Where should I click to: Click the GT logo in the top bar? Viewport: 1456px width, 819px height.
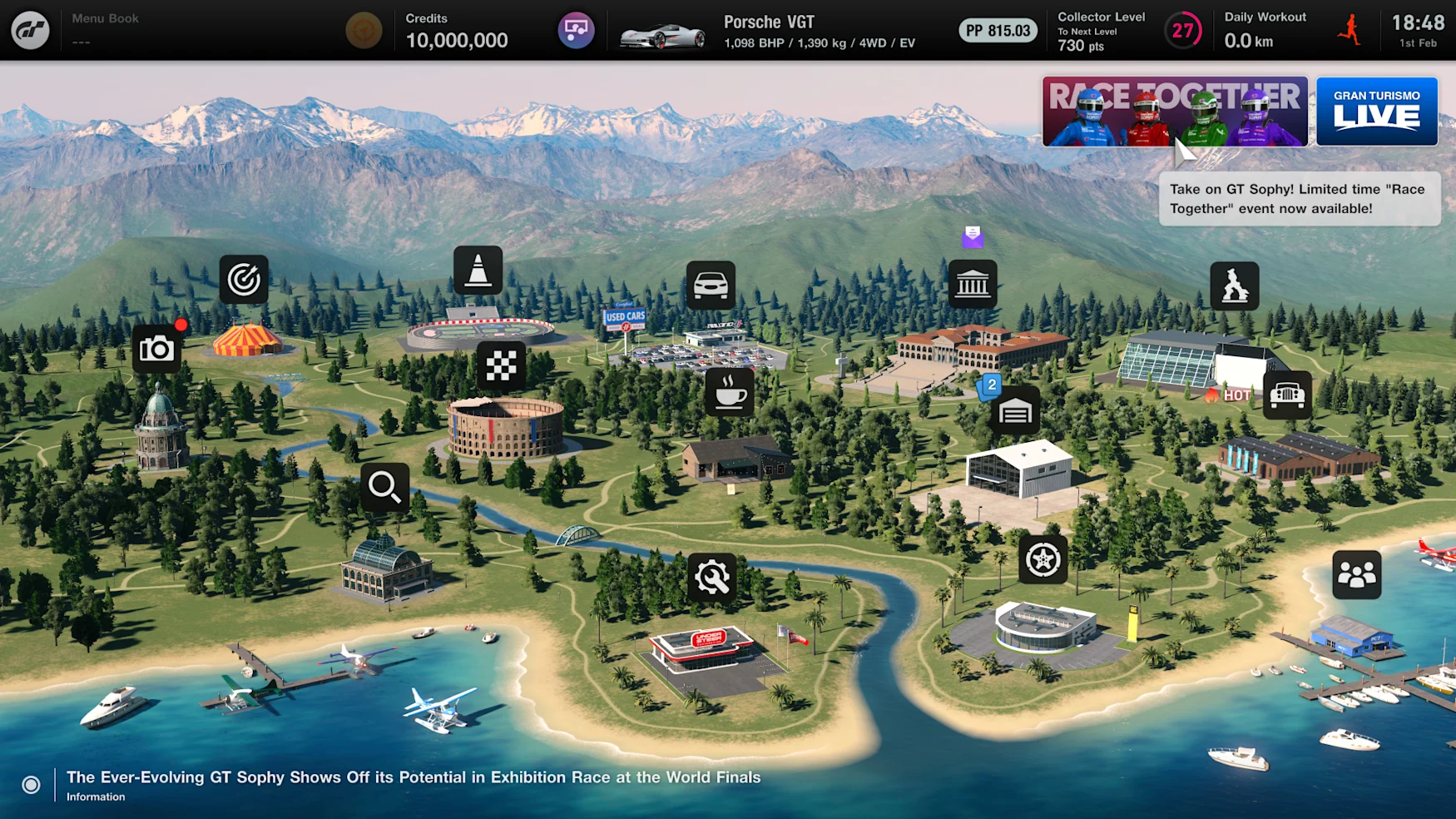(30, 31)
